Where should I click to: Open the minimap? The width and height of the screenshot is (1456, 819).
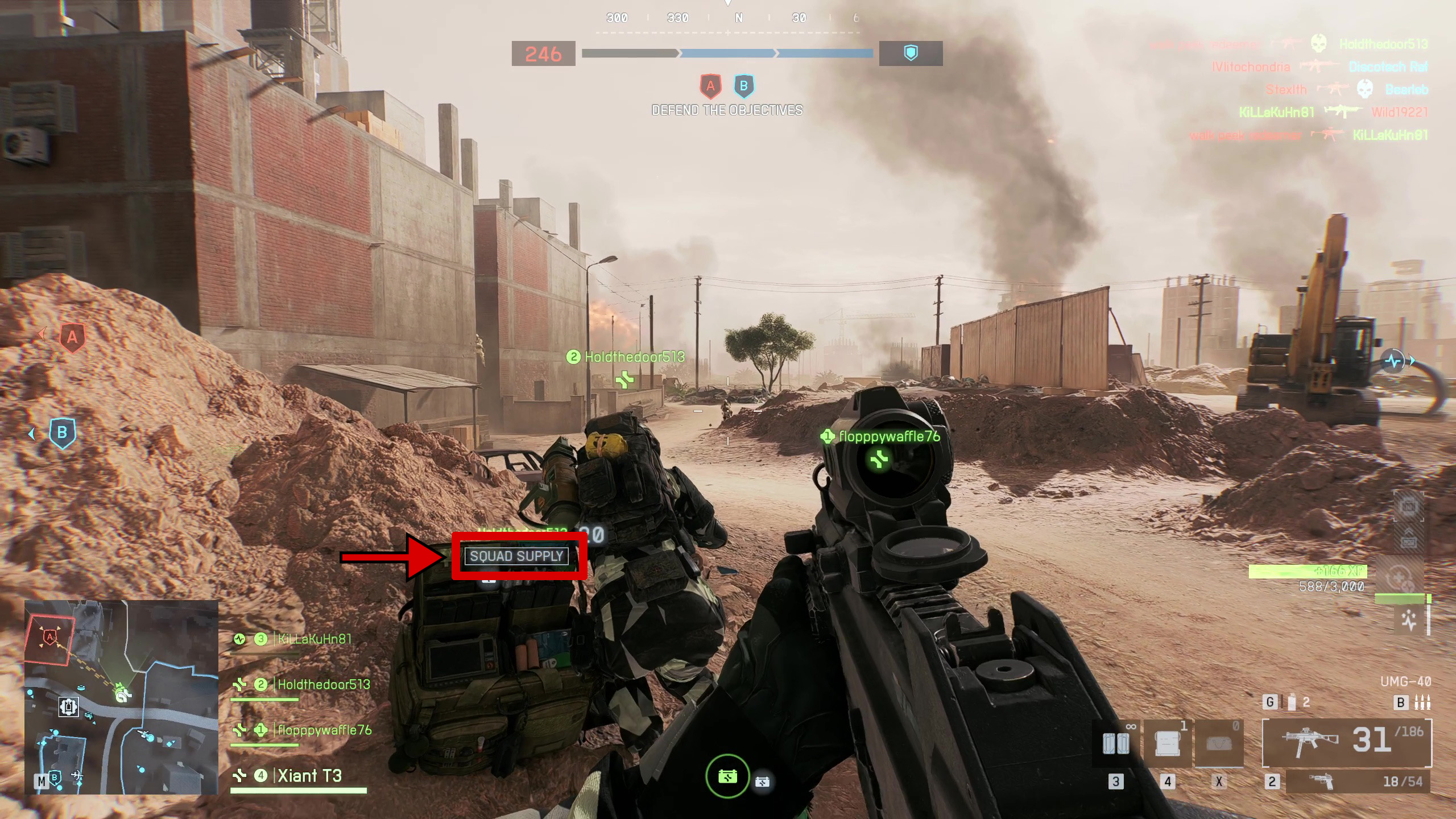(x=121, y=696)
